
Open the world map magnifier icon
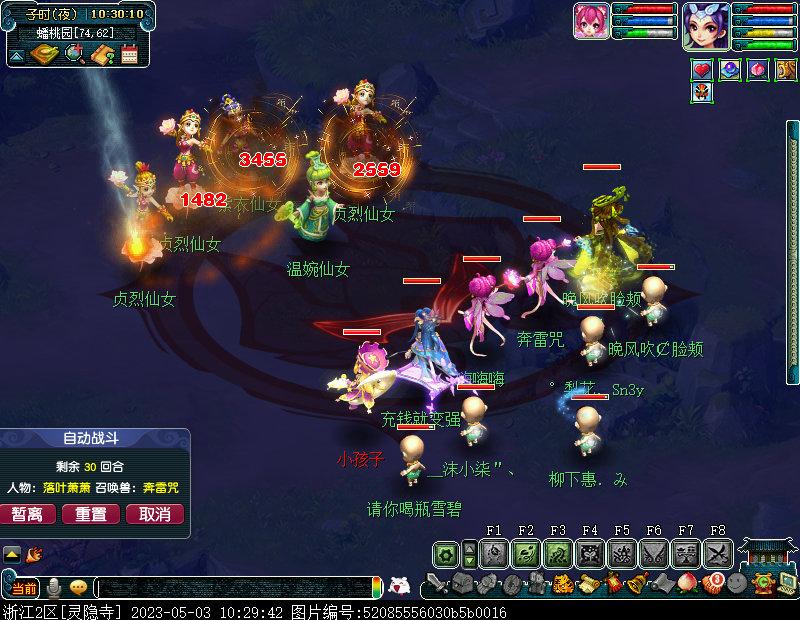click(74, 54)
